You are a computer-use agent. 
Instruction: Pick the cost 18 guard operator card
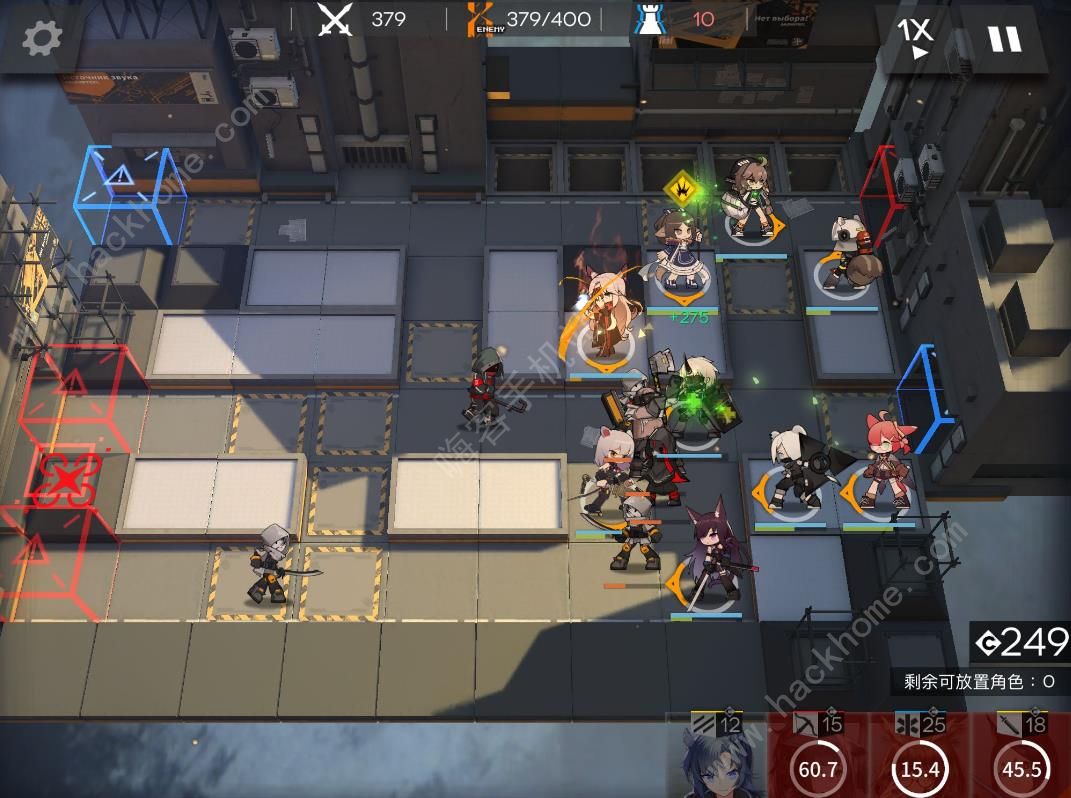click(x=1021, y=756)
